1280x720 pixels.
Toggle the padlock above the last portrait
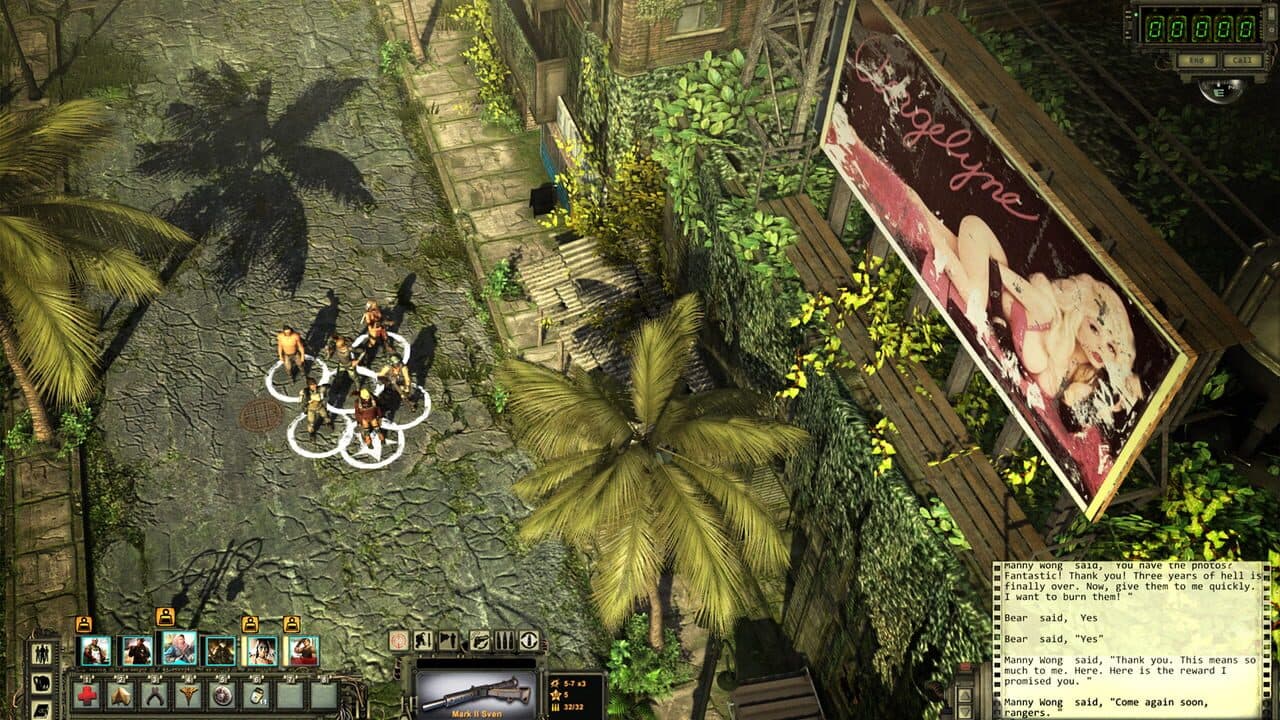tap(292, 622)
